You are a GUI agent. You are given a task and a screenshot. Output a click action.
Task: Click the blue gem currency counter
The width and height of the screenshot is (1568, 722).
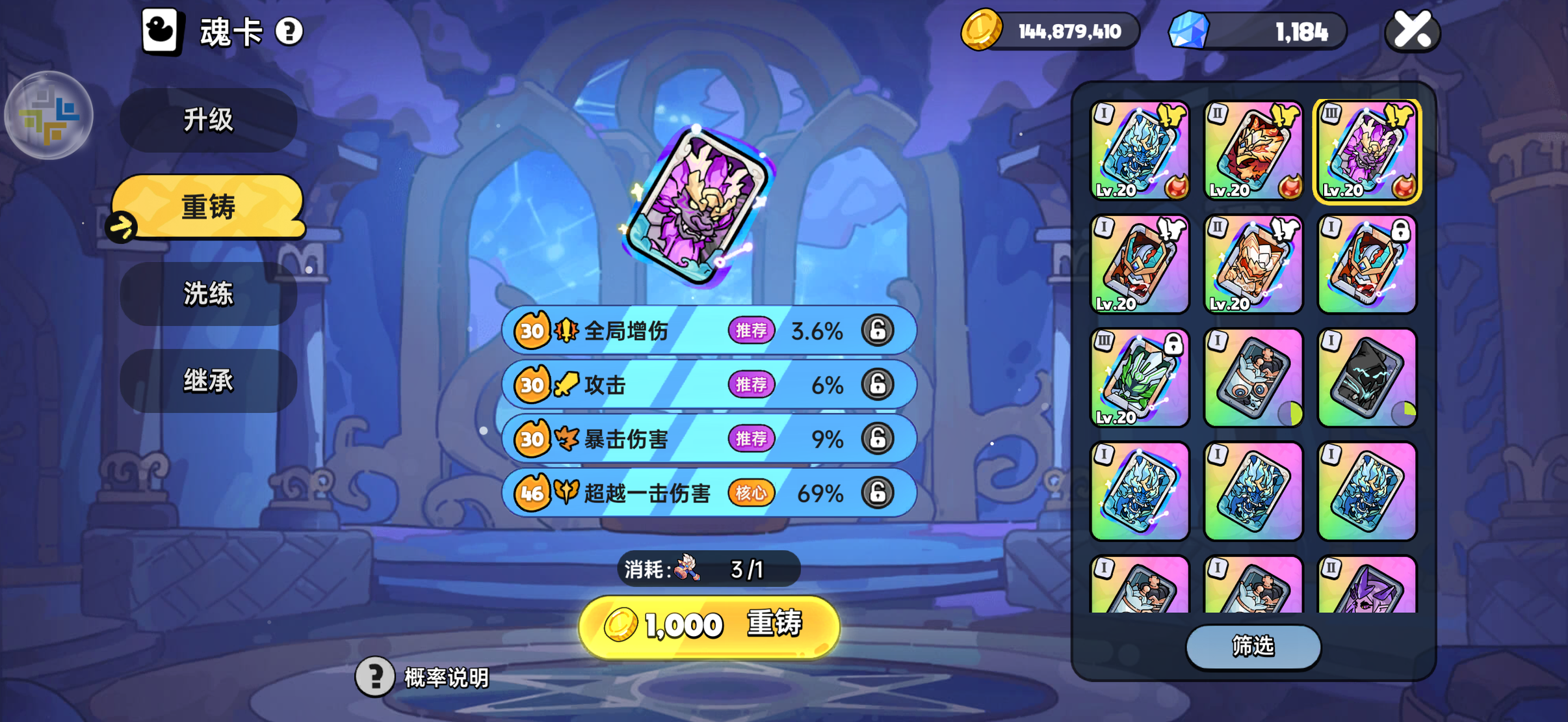[x=1257, y=31]
